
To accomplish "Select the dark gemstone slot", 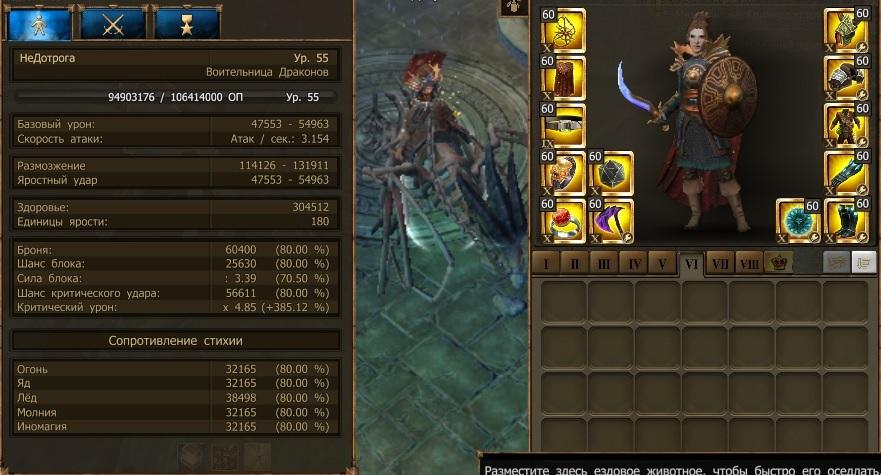I will click(x=612, y=173).
